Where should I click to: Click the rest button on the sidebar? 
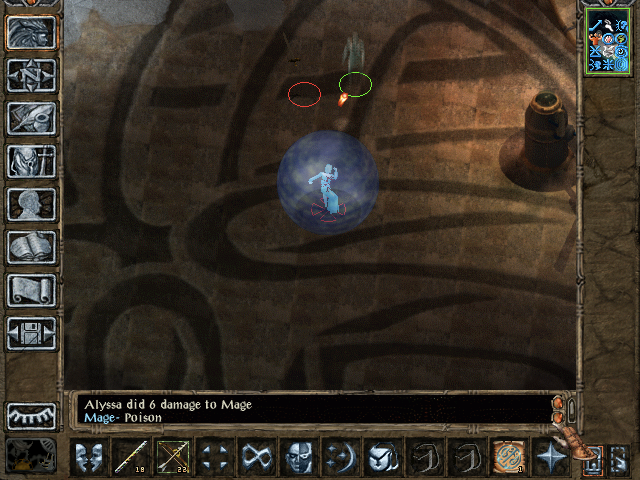pos(32,417)
